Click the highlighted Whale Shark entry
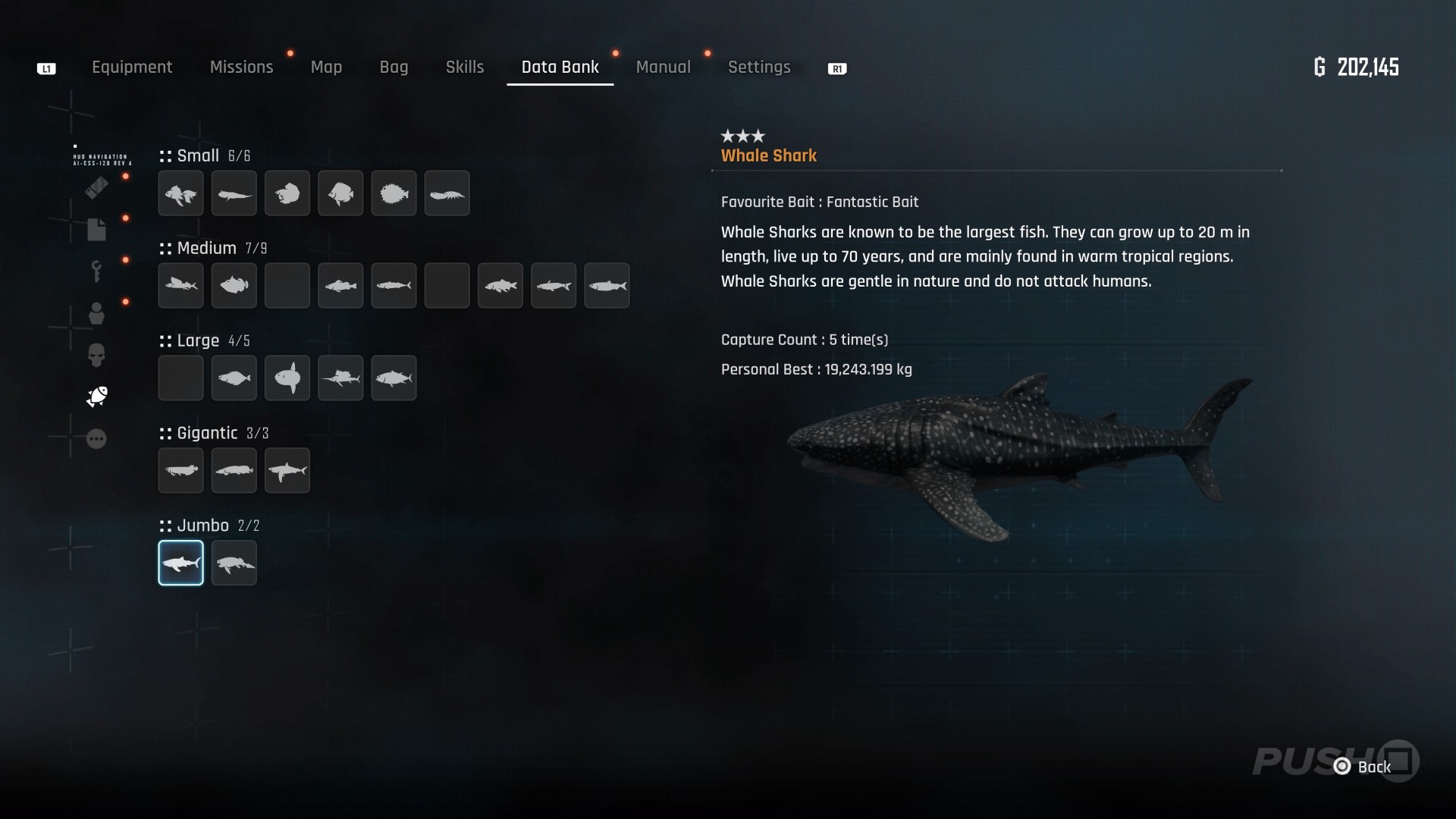 pos(180,563)
